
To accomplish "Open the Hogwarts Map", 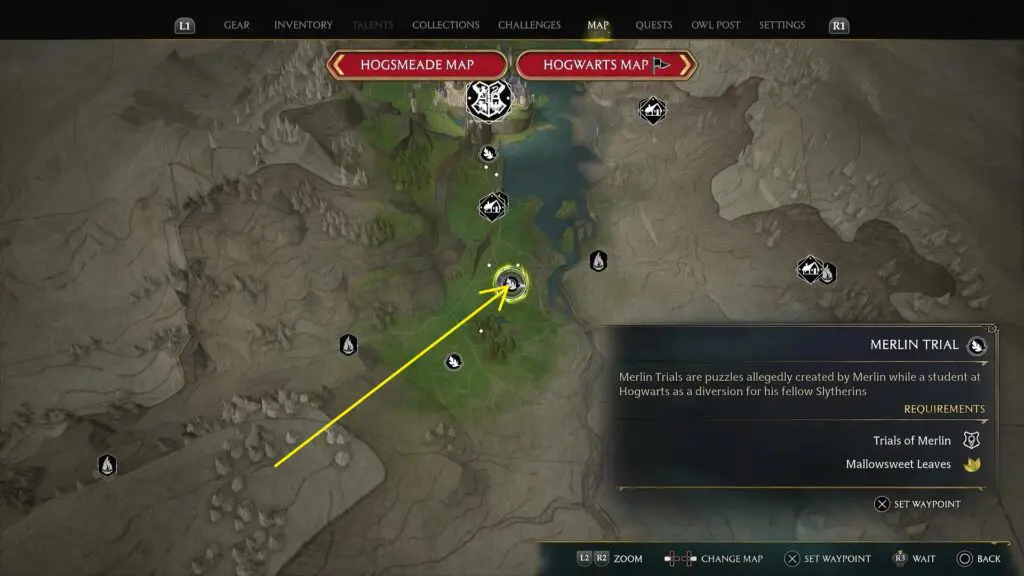I will tap(604, 65).
